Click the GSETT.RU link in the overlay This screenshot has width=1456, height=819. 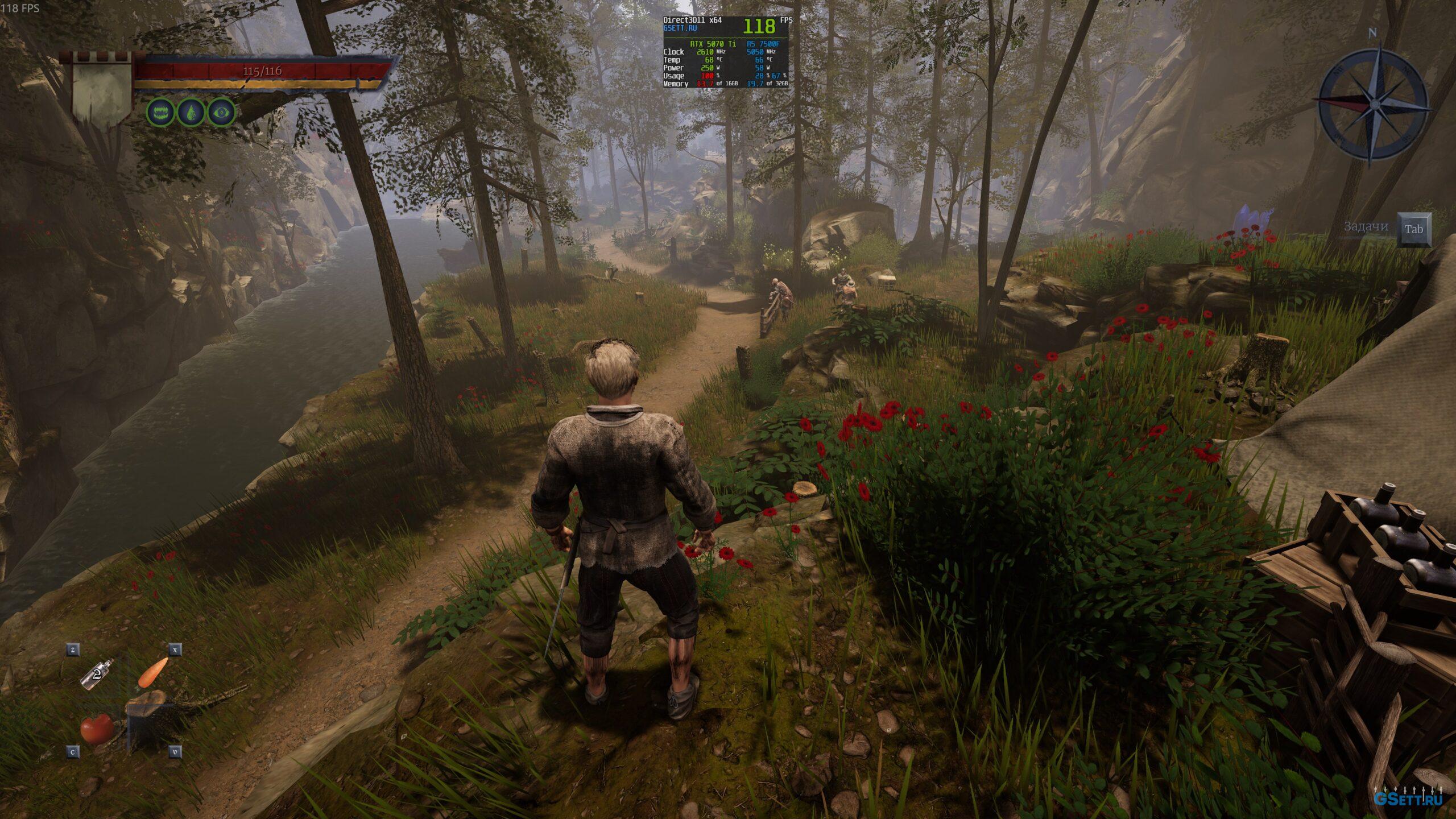(x=680, y=28)
